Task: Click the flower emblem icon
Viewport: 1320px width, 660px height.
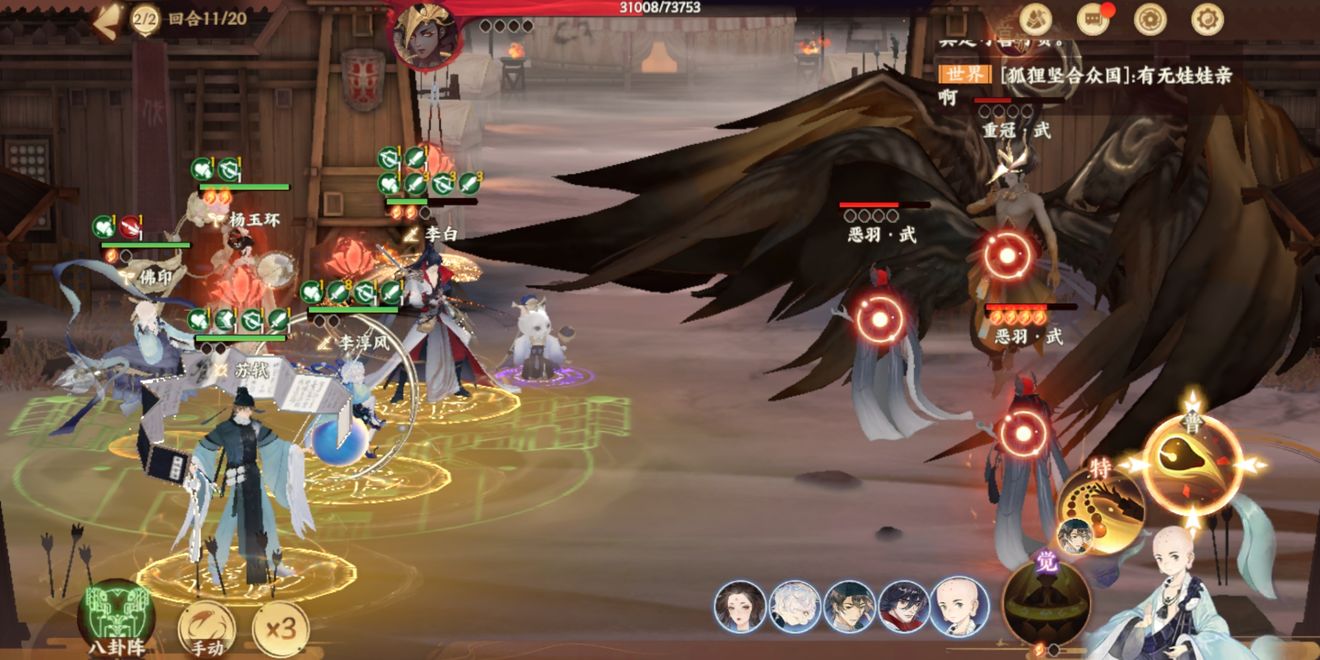Action: point(1150,18)
